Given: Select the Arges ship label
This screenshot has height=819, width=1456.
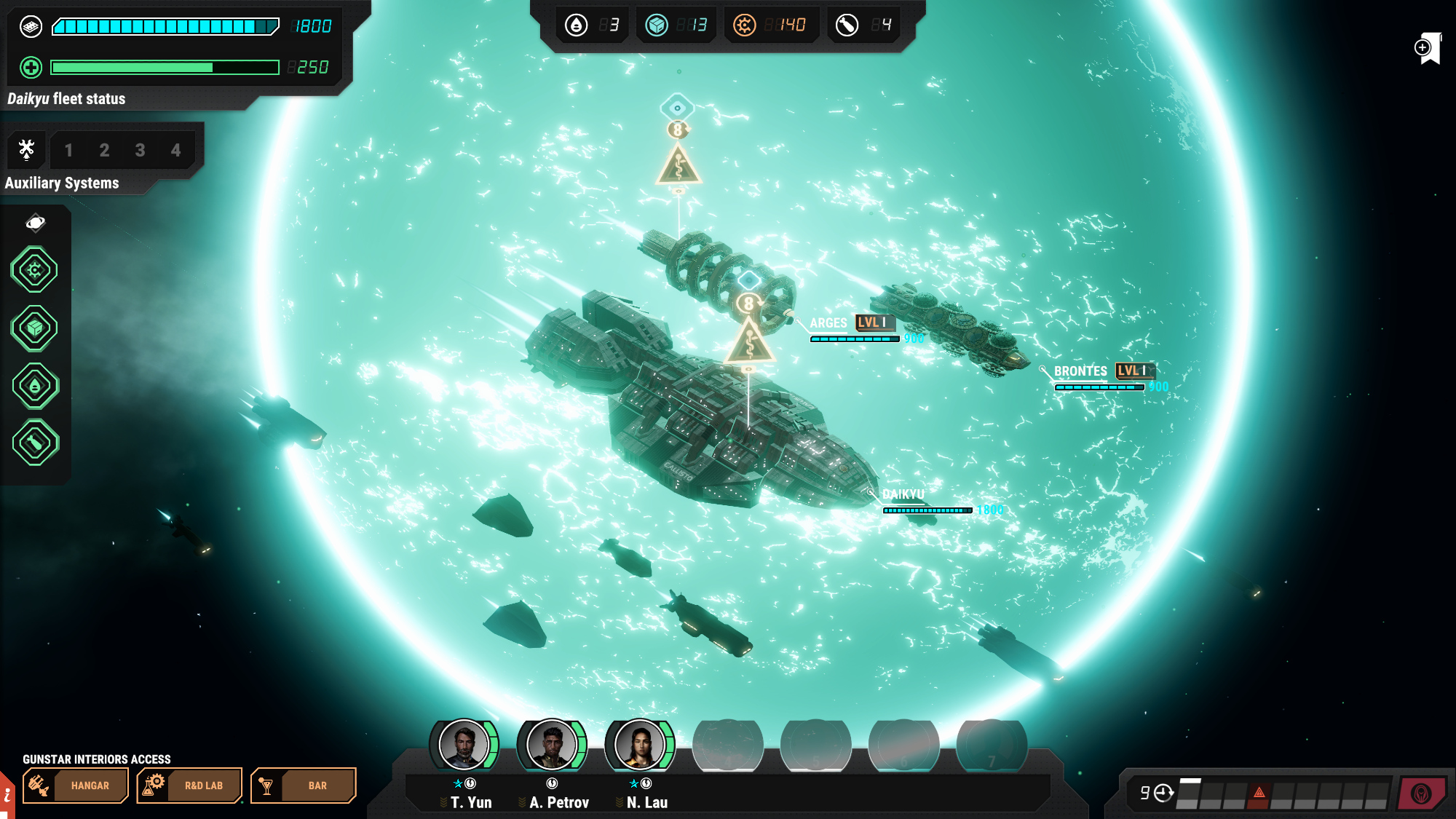Looking at the screenshot, I should click(828, 323).
